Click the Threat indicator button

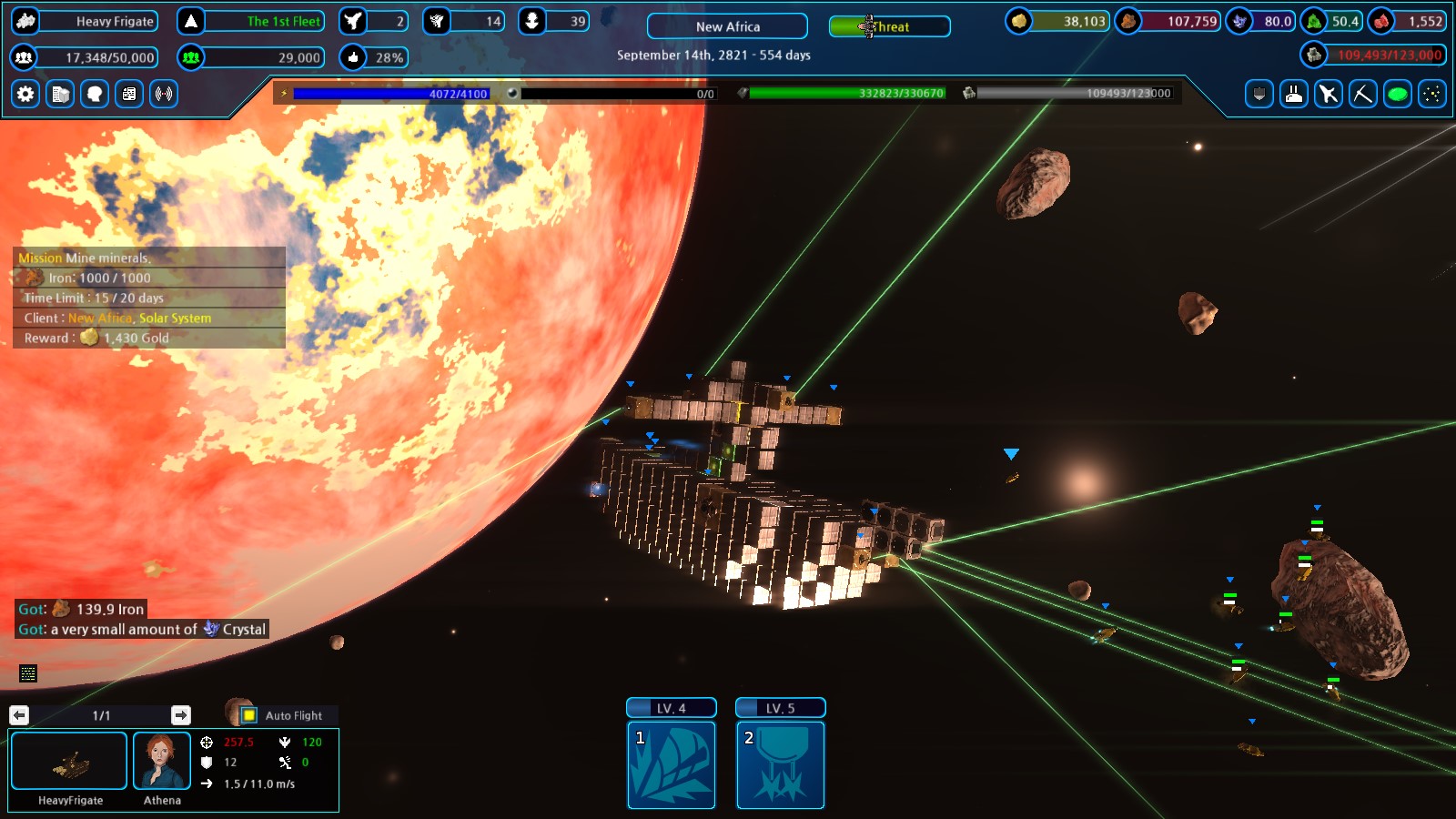tap(889, 26)
